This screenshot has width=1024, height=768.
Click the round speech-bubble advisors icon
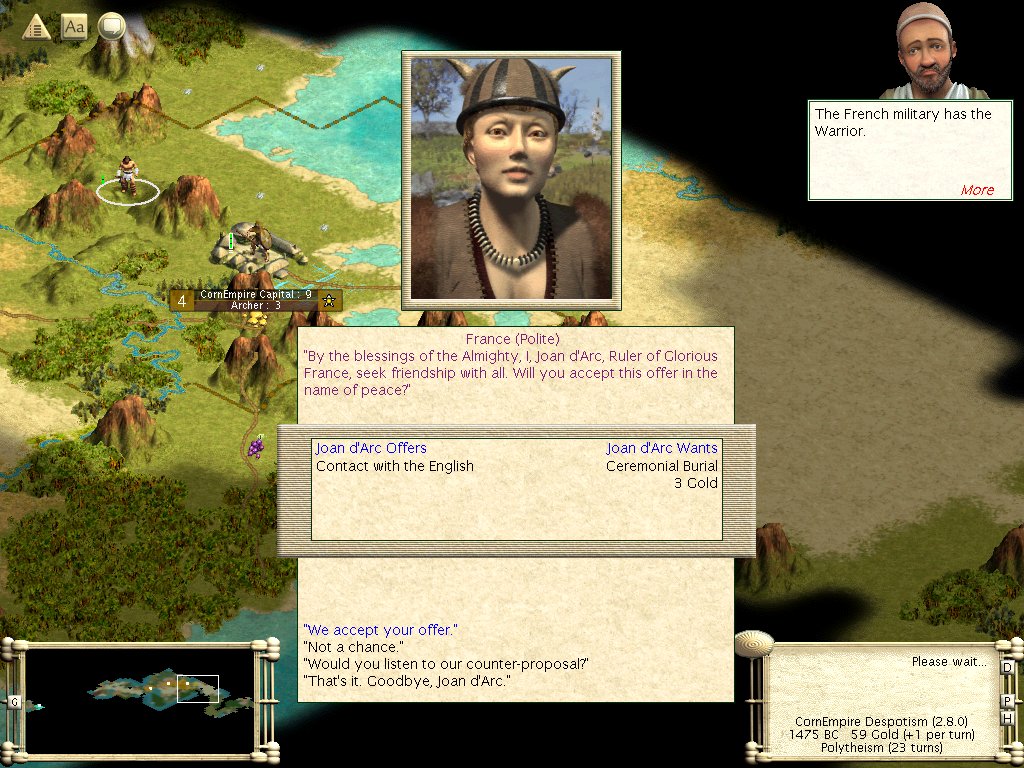(111, 27)
